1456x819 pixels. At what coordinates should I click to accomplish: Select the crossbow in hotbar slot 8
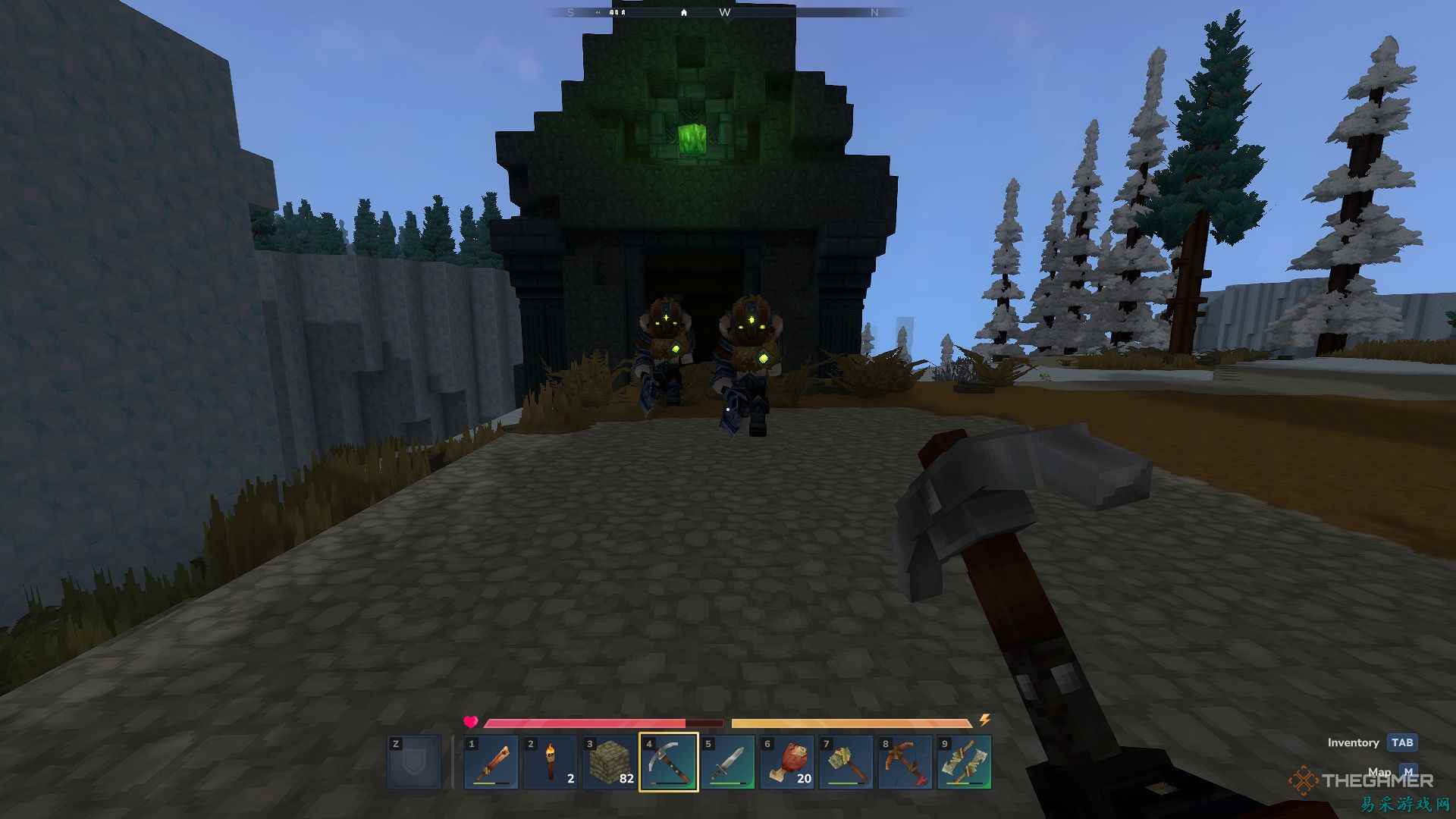(x=905, y=761)
